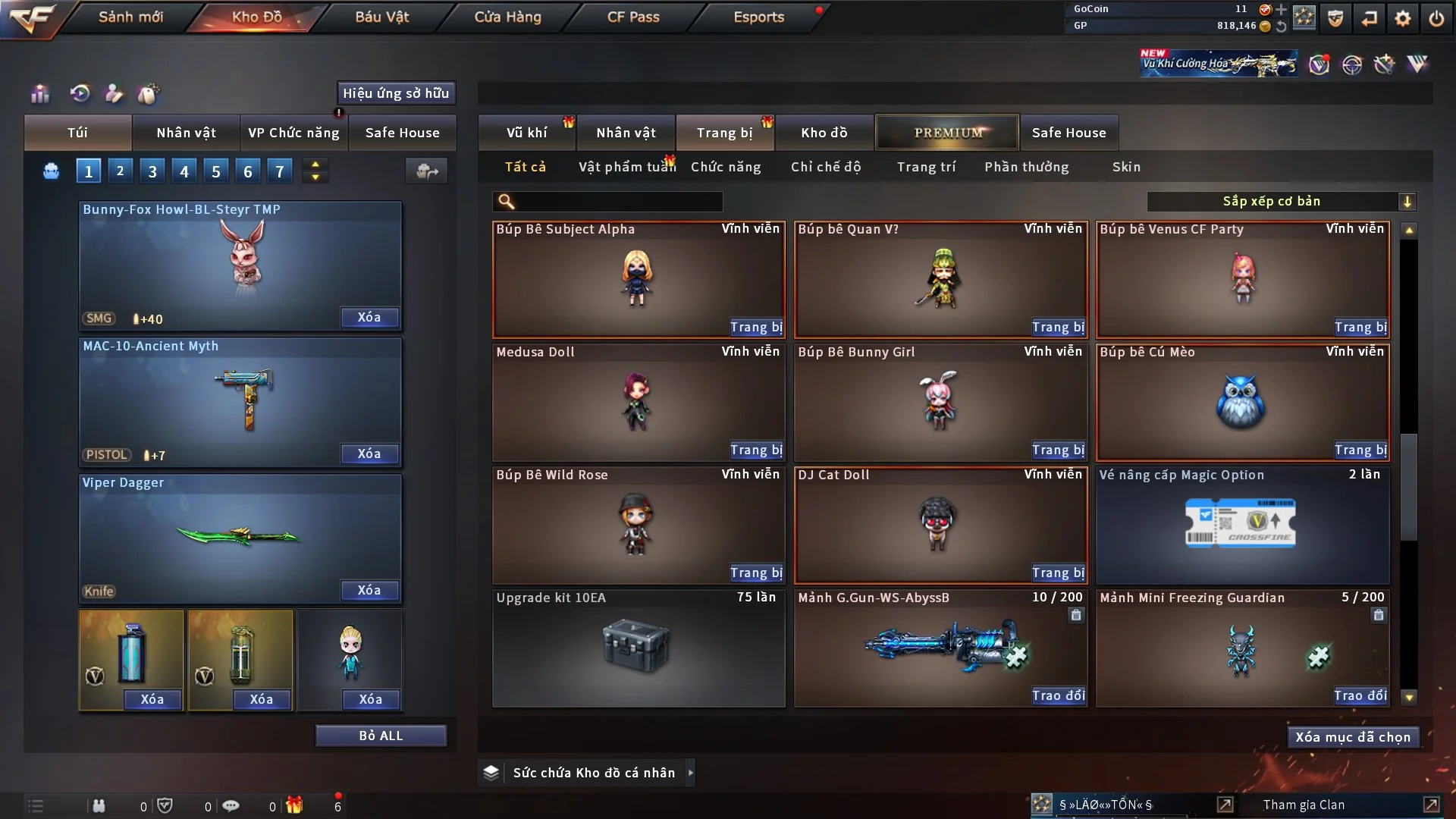Screen dimensions: 1456x819
Task: Exchange the Mảnh G.Gun-WS-AbyssB fragments
Action: pos(1058,695)
